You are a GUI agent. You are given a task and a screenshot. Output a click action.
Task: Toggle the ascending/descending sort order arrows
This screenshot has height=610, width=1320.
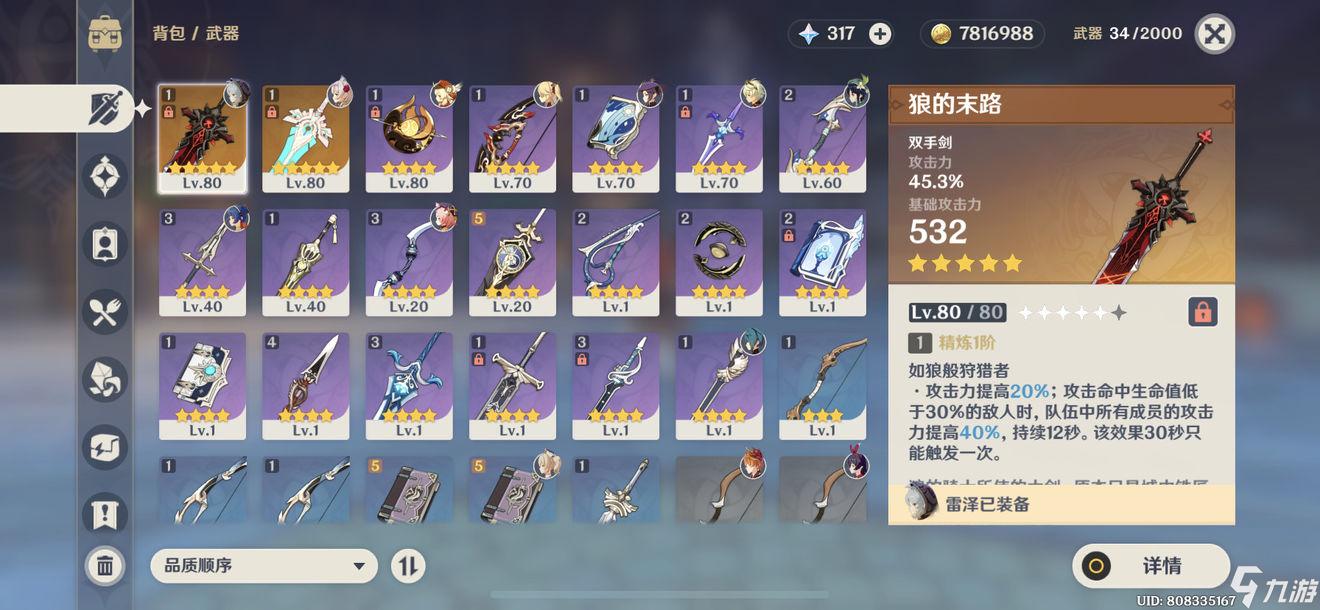coord(407,566)
